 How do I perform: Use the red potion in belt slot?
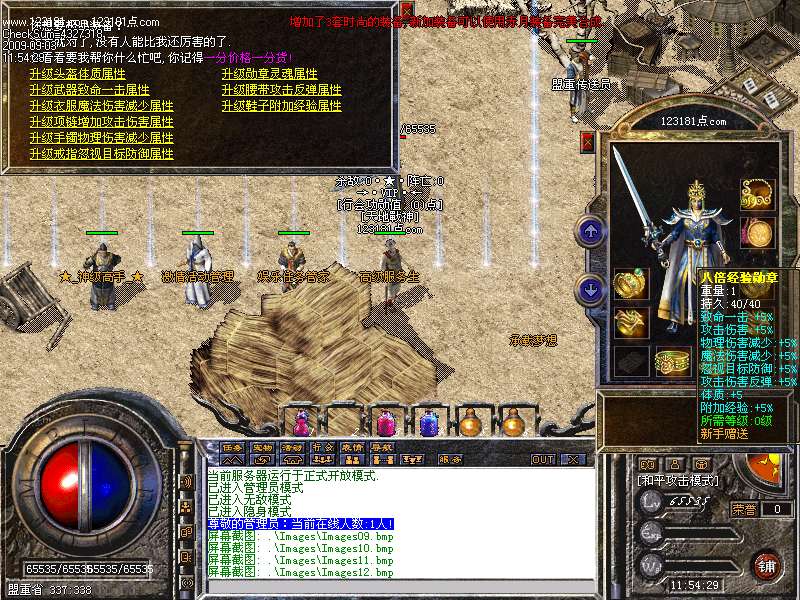(x=300, y=422)
